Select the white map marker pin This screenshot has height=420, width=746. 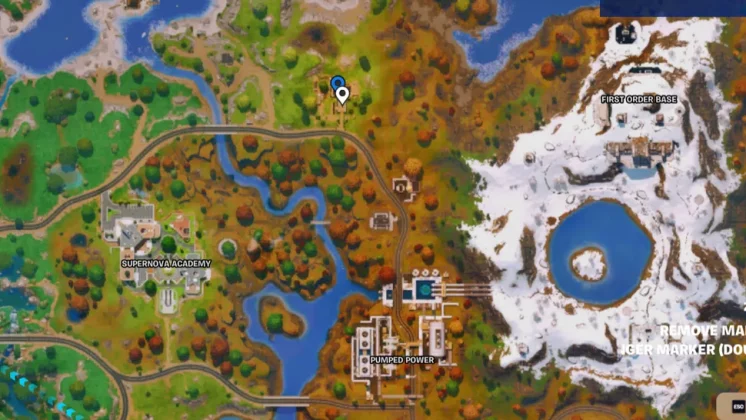pos(343,95)
